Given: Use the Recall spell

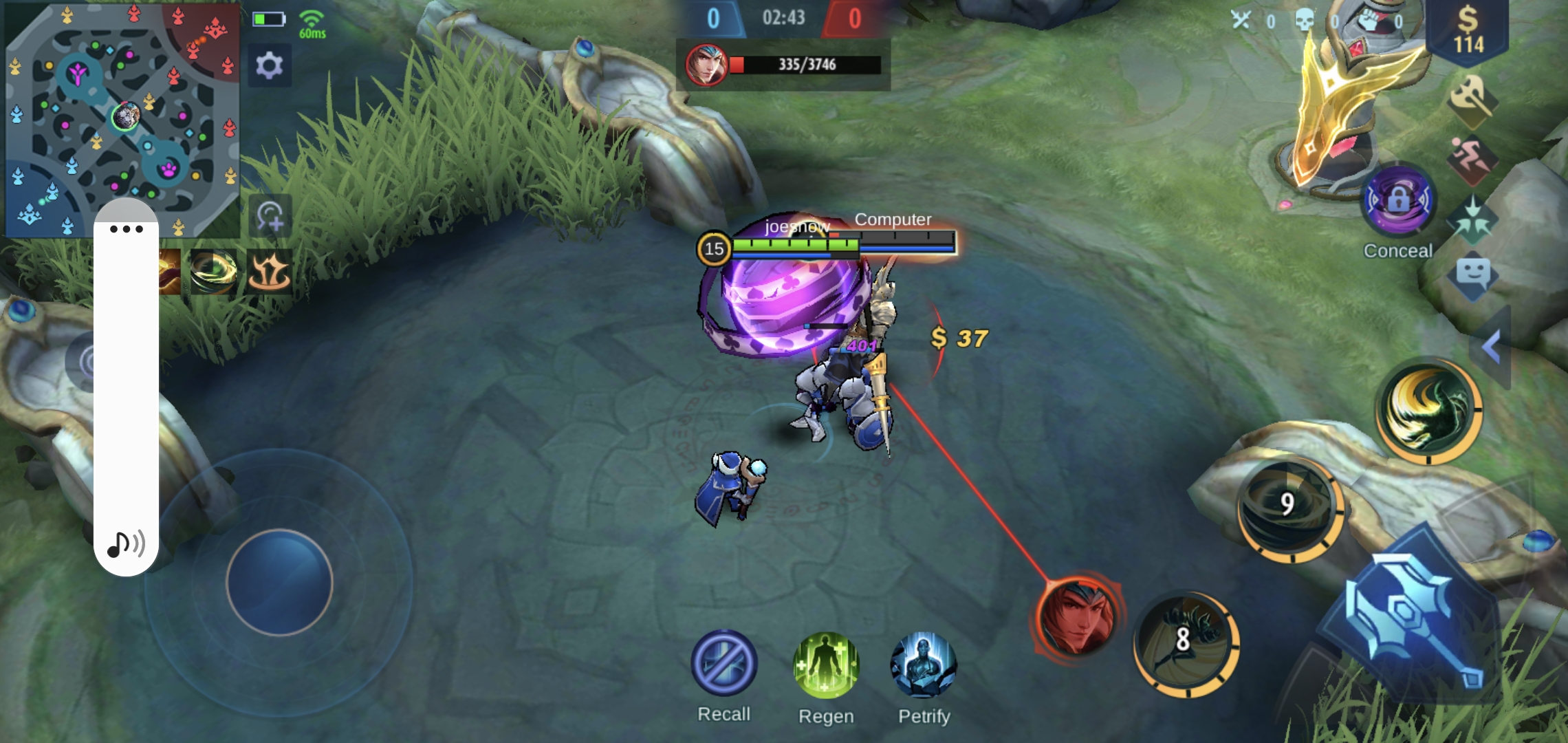Looking at the screenshot, I should 723,663.
